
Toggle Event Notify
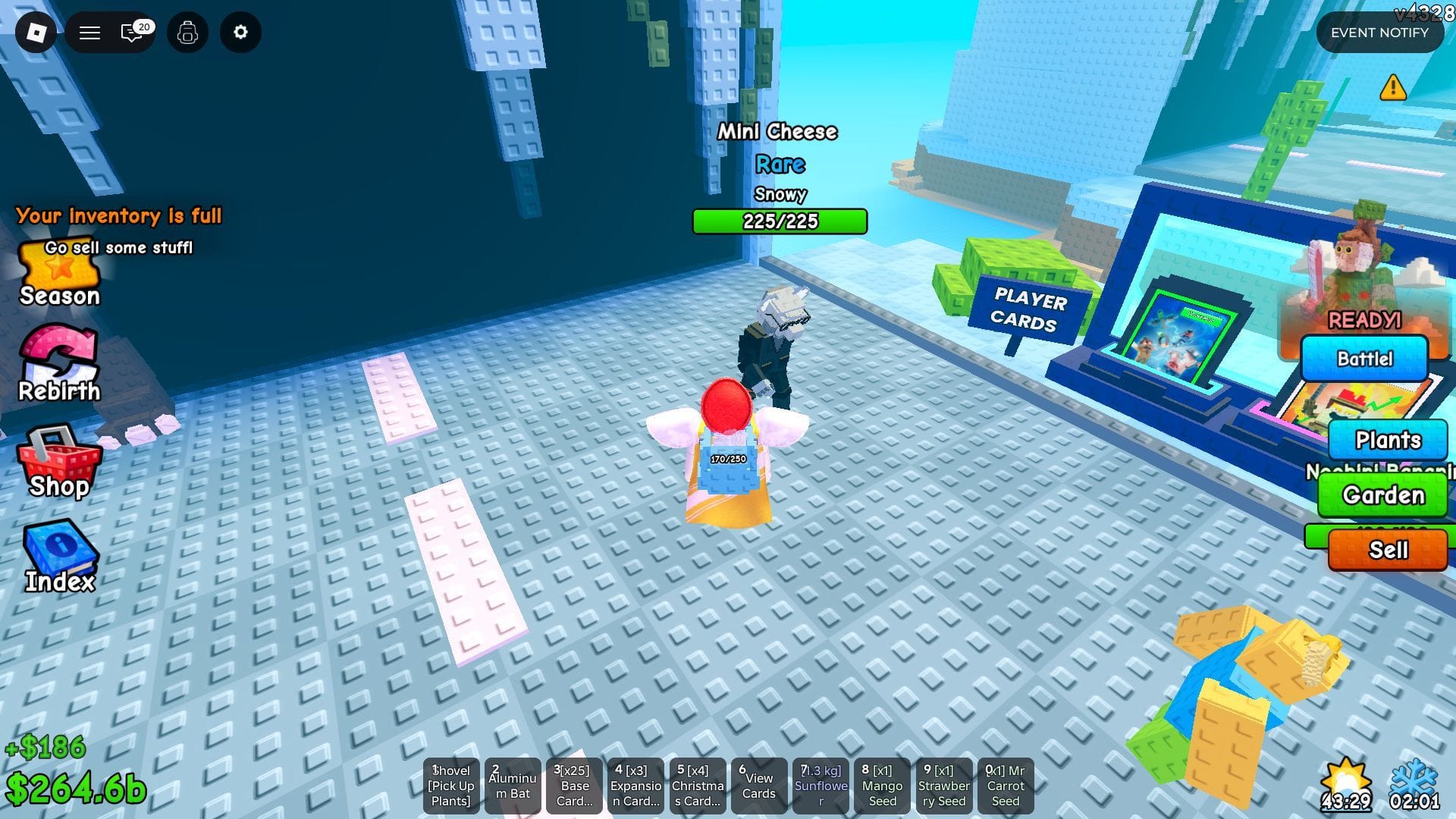pos(1379,33)
